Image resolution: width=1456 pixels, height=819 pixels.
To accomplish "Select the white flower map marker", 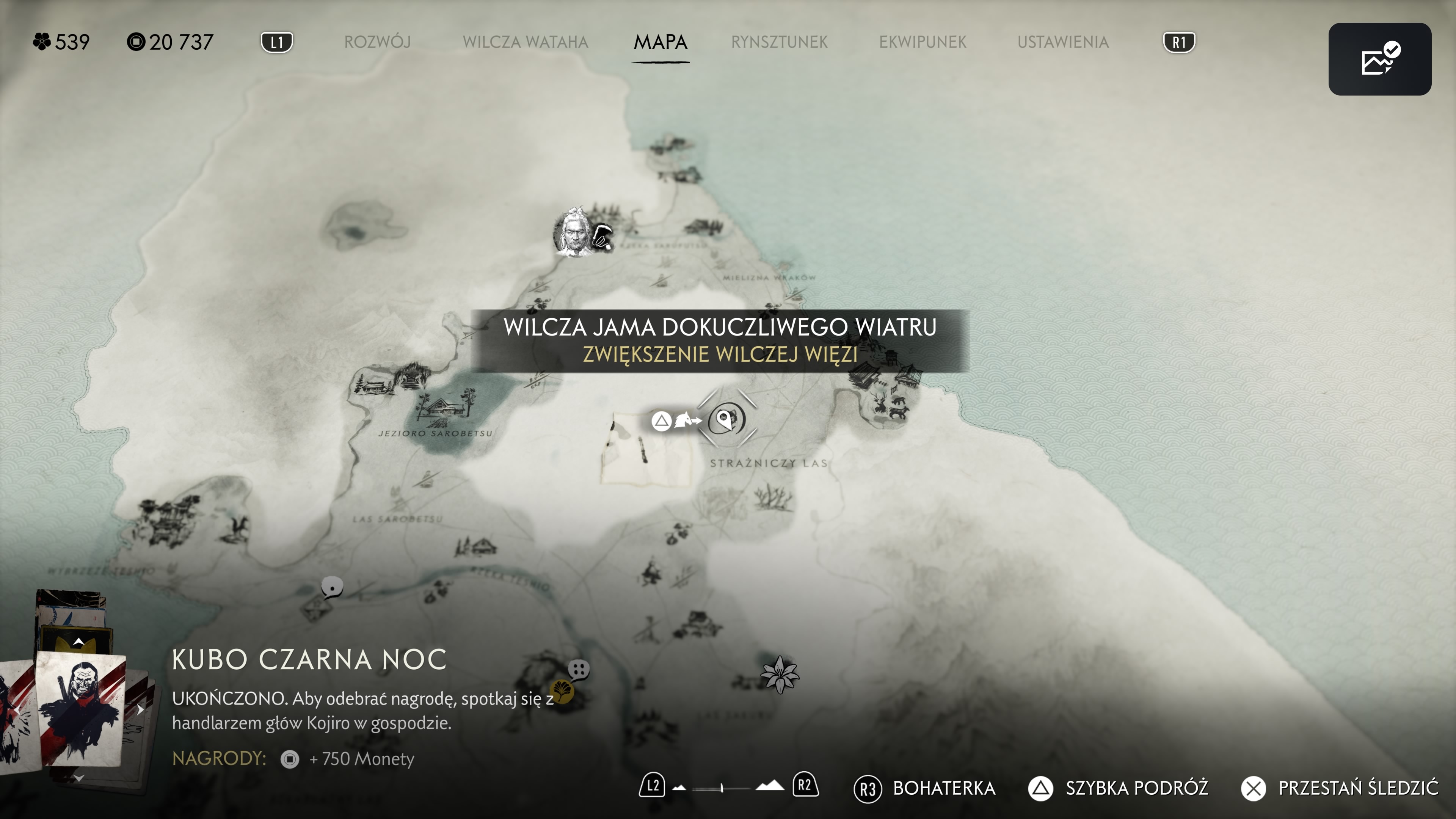I will tap(780, 674).
